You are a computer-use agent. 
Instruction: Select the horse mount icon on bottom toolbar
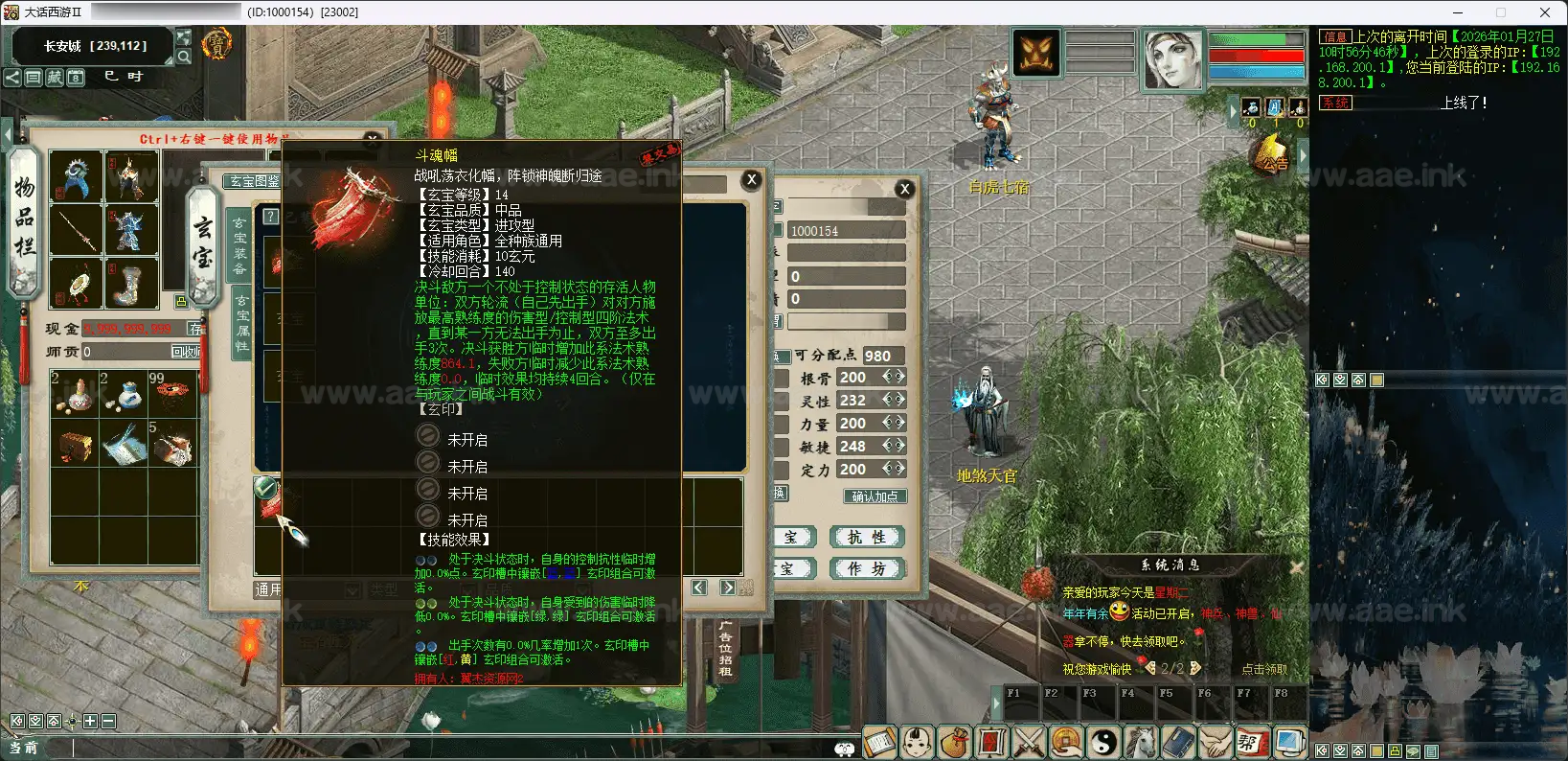click(x=1139, y=743)
